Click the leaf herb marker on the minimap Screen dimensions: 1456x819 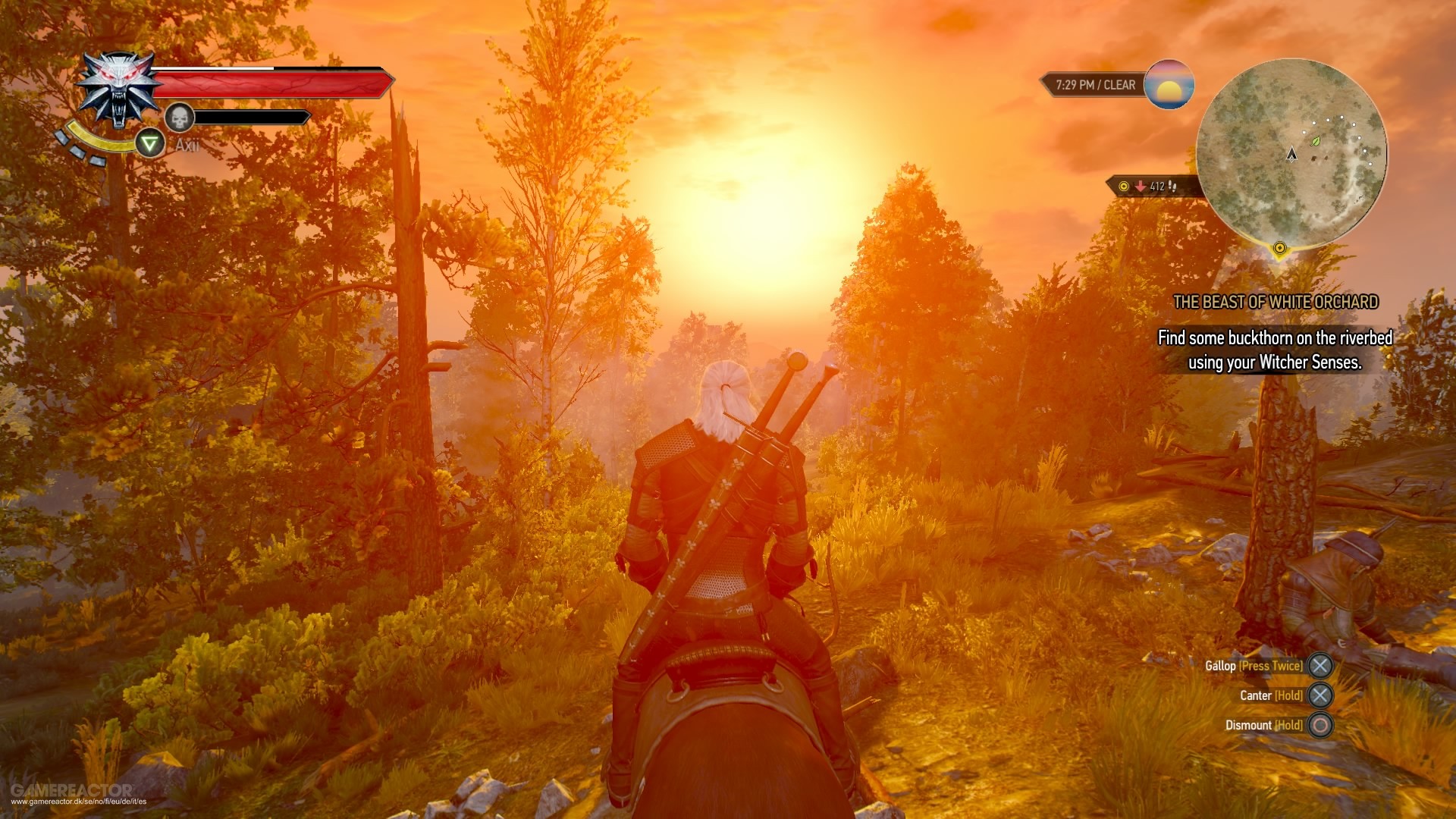(x=1315, y=140)
